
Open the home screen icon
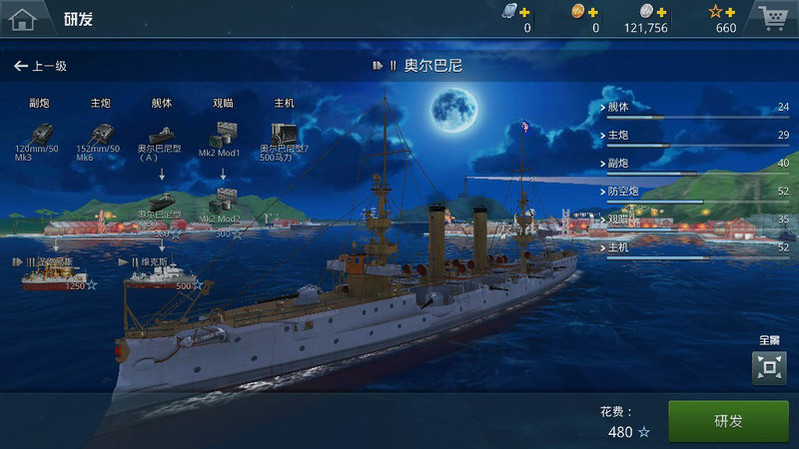click(22, 18)
